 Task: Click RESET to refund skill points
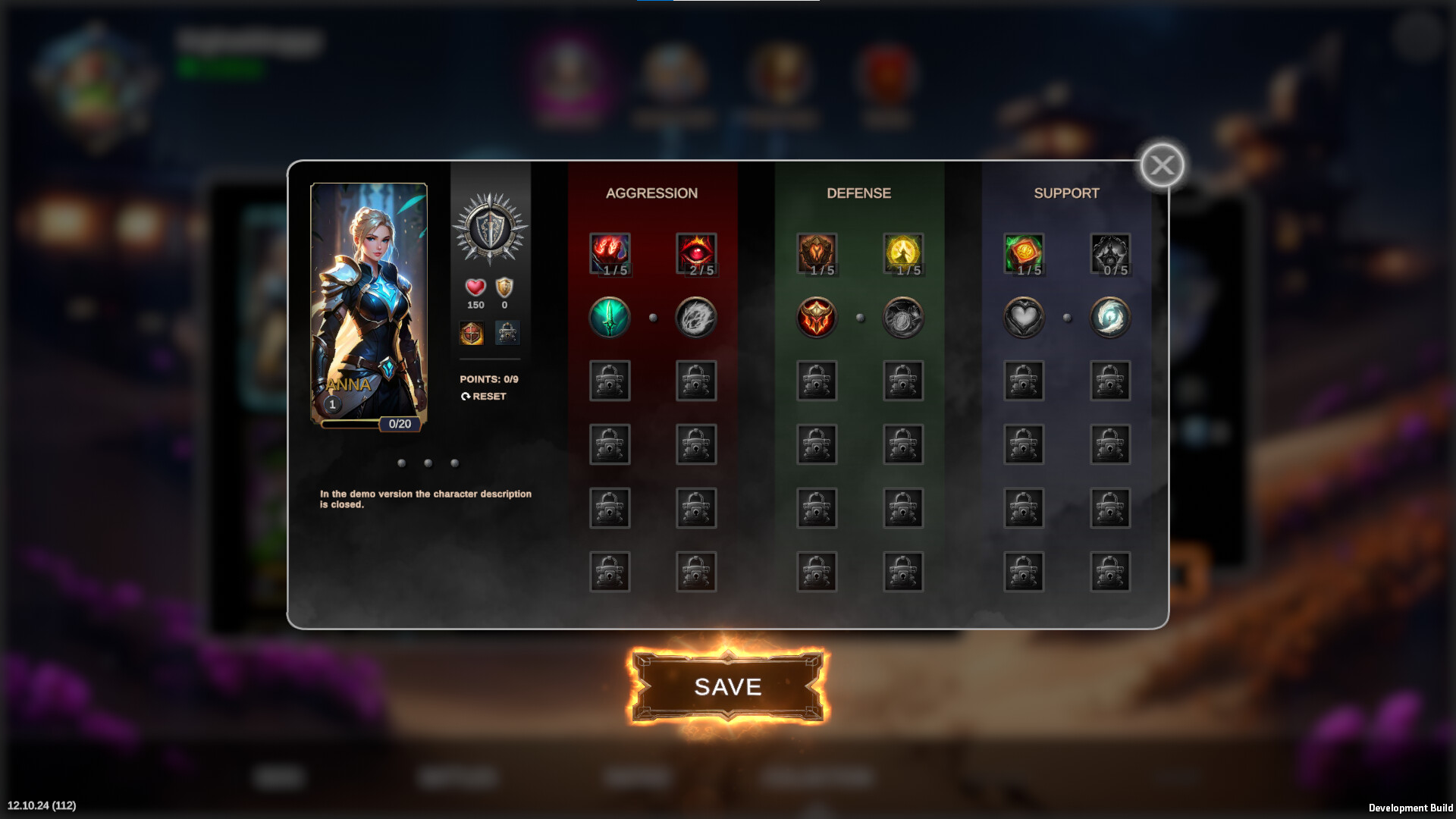tap(485, 396)
